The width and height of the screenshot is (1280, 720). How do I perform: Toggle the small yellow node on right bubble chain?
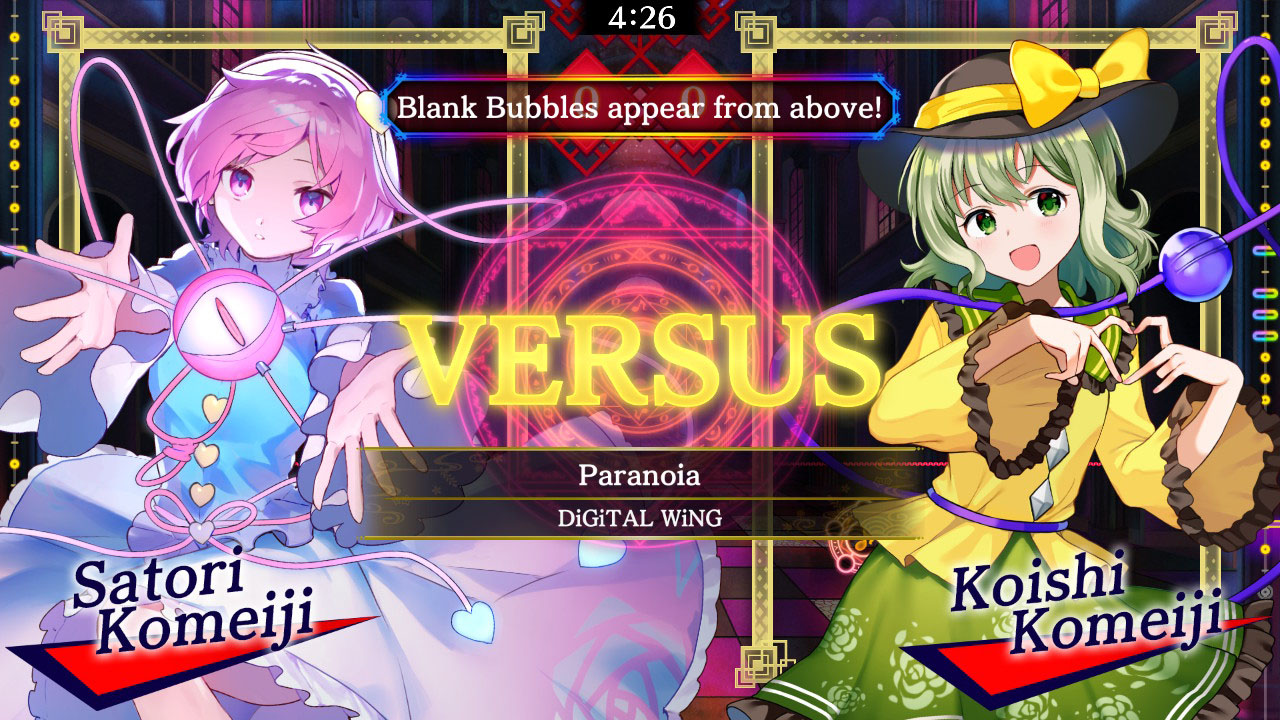(x=1265, y=271)
